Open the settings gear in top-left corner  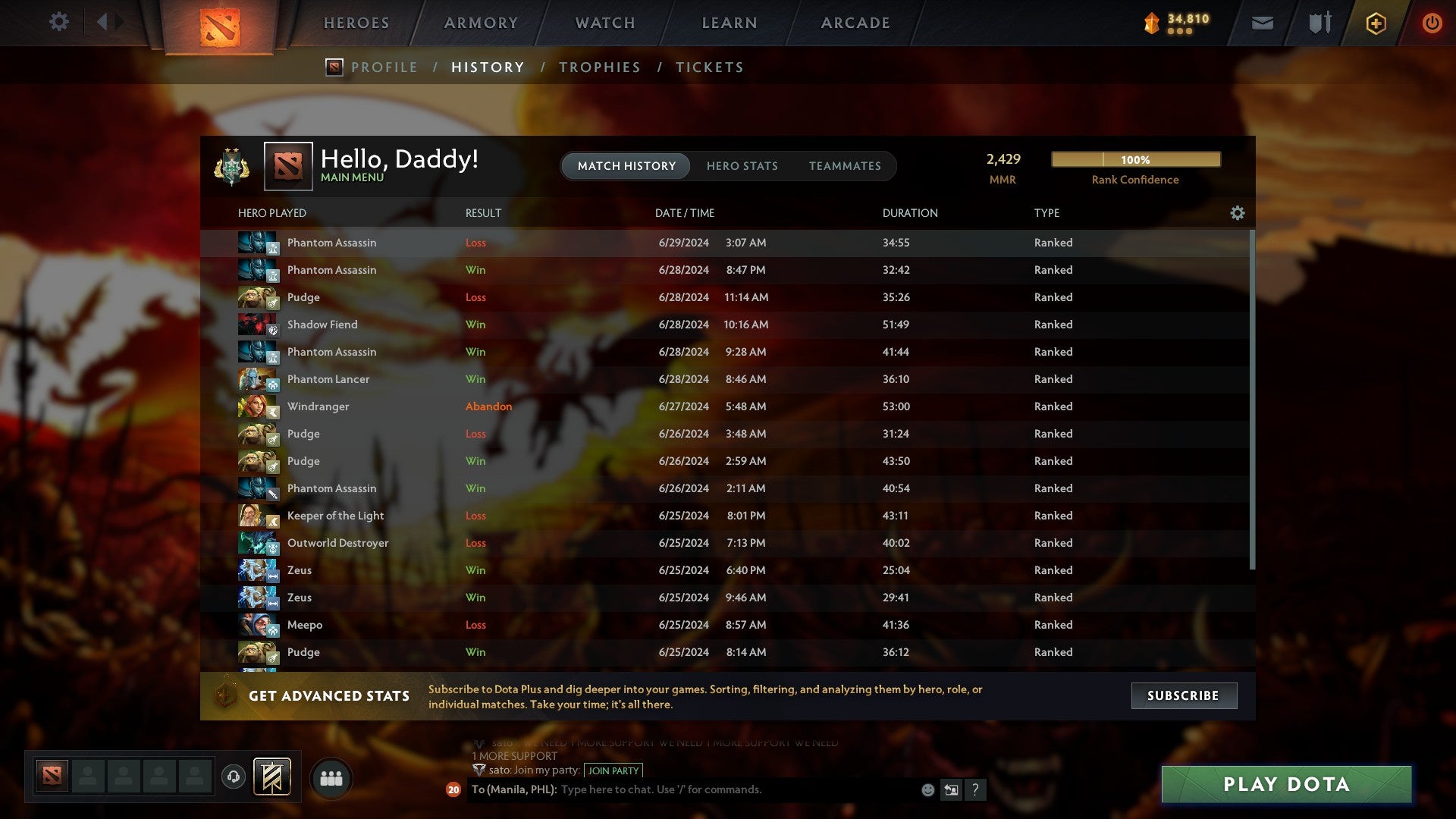pos(59,22)
